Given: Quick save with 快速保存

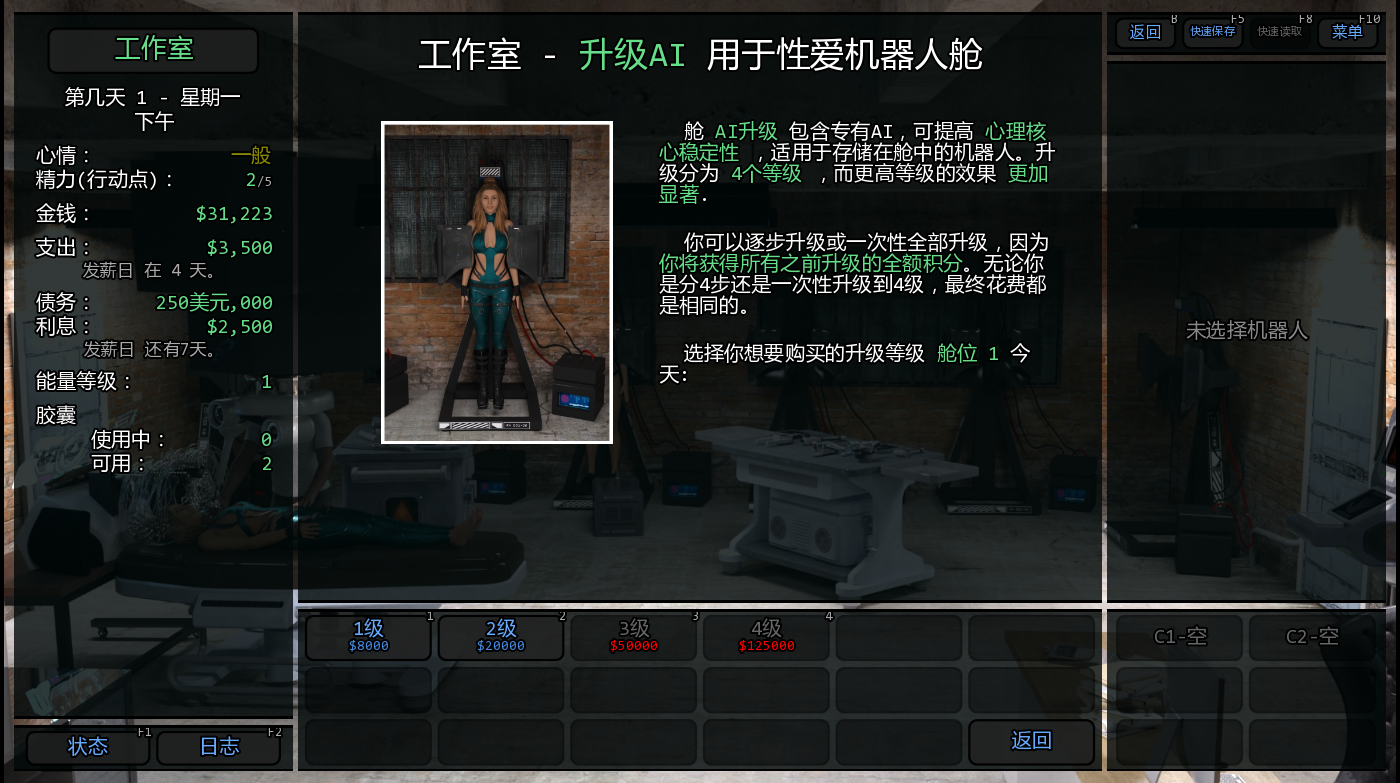Looking at the screenshot, I should click(1213, 33).
